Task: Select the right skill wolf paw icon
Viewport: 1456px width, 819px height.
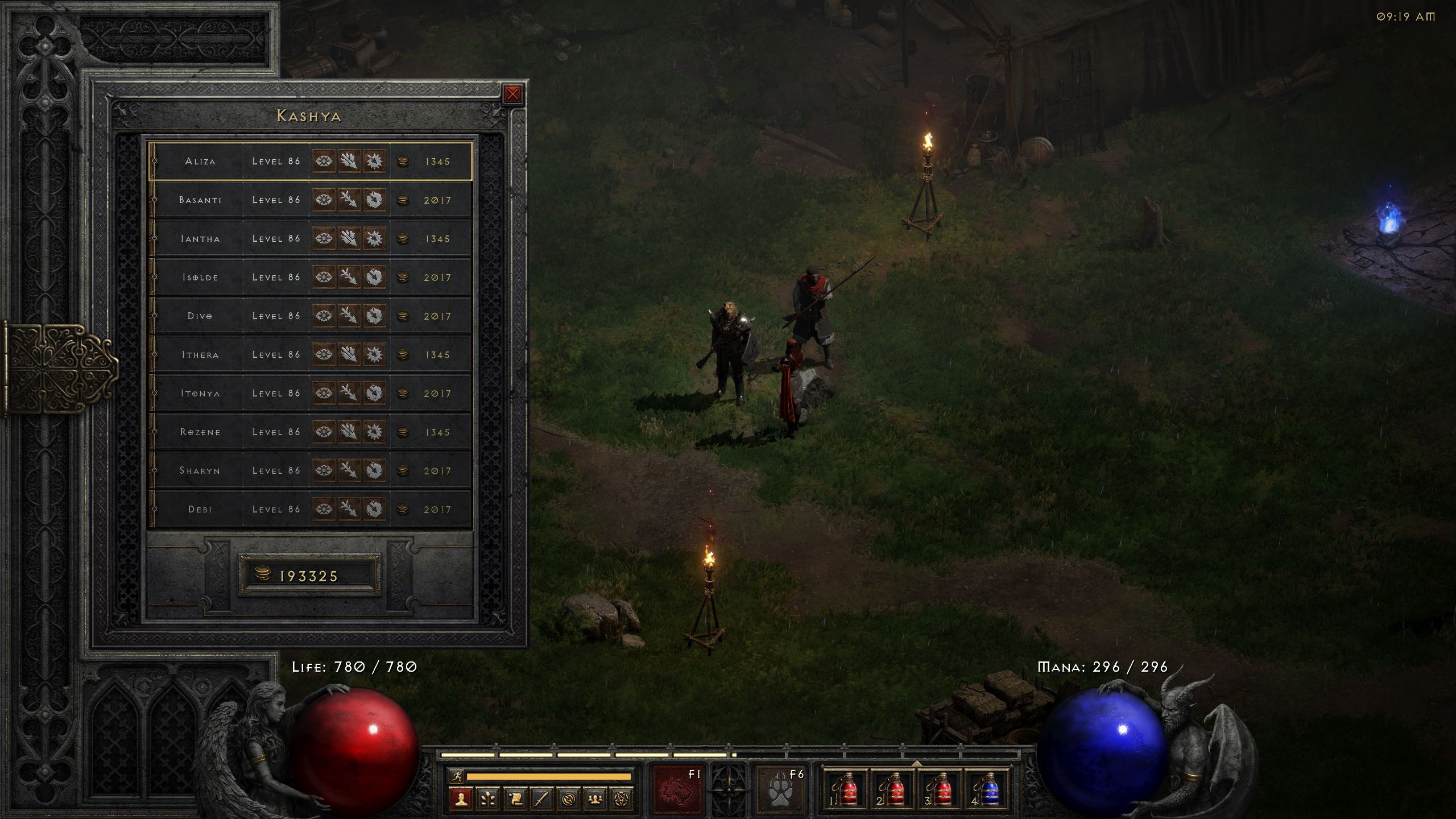Action: 781,789
